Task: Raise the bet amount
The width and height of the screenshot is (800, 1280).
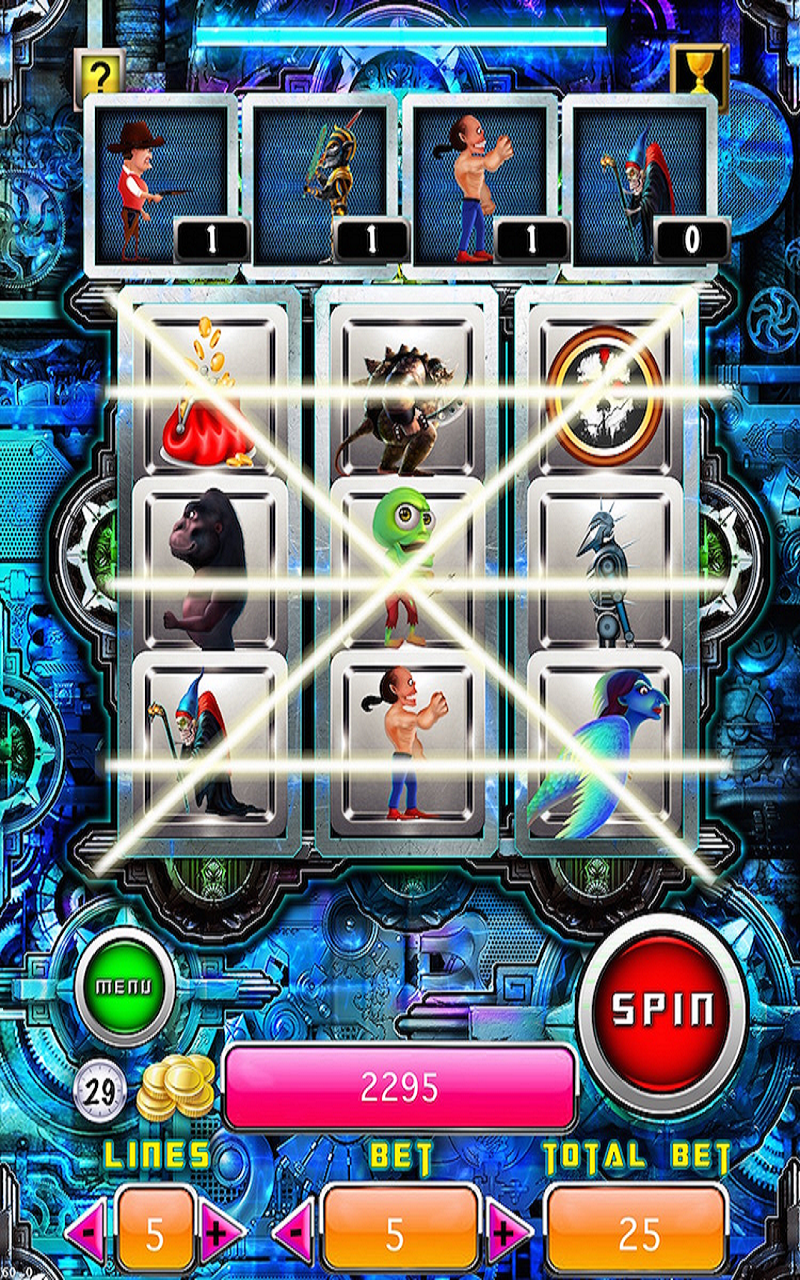Action: click(x=508, y=1234)
